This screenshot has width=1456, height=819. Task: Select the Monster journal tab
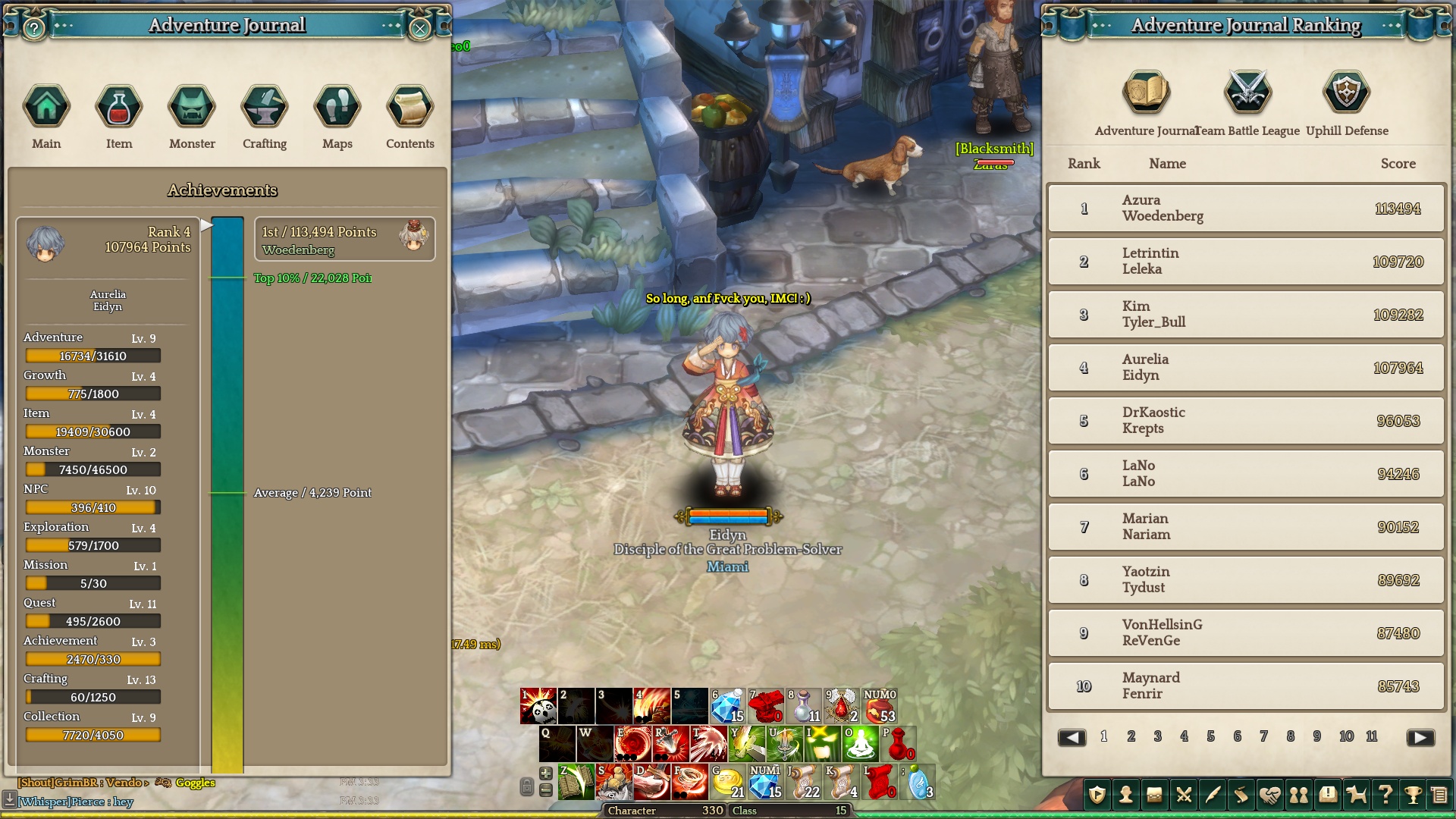click(192, 107)
